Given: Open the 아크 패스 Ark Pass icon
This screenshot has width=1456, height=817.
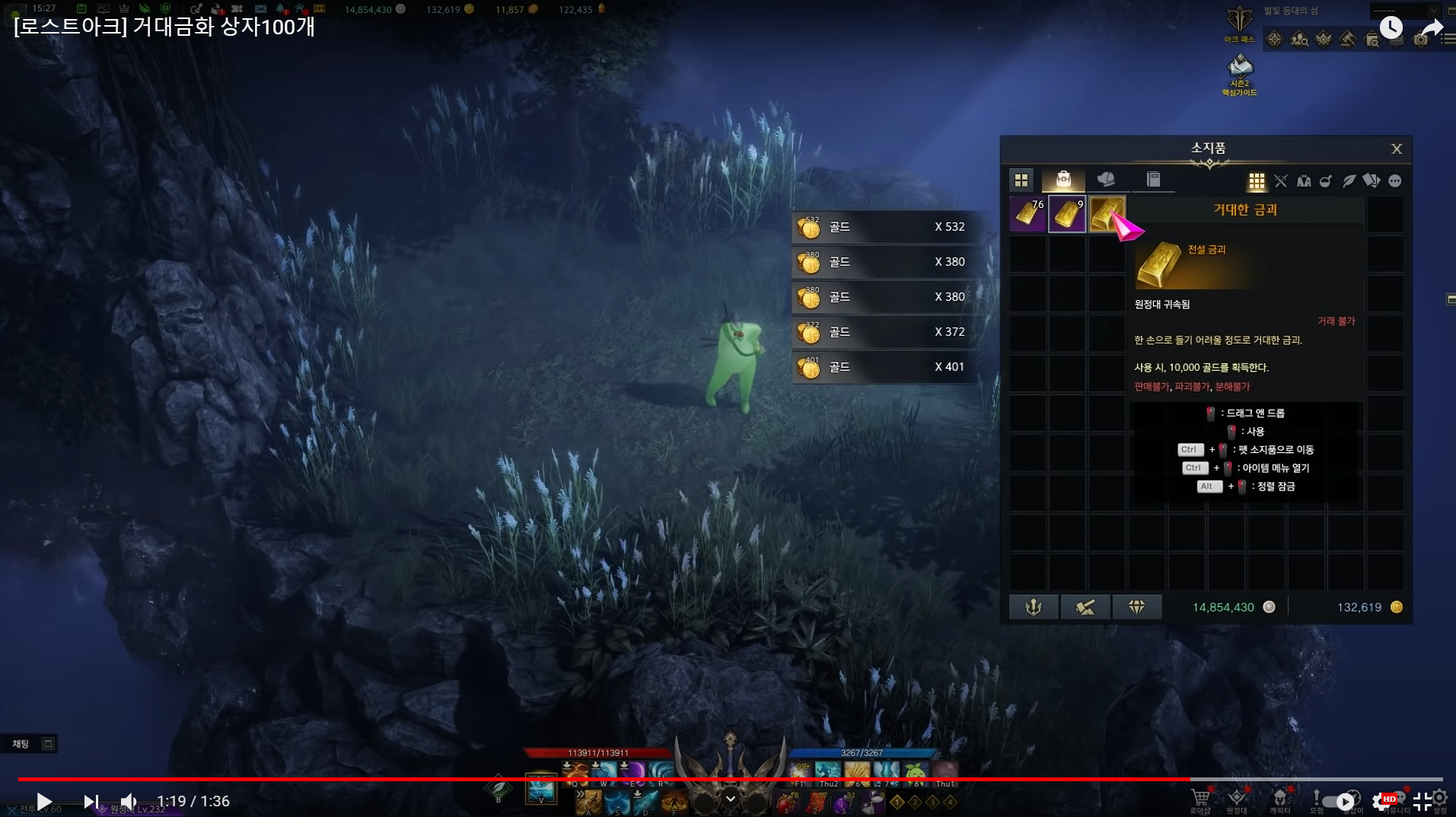Looking at the screenshot, I should [x=1239, y=24].
